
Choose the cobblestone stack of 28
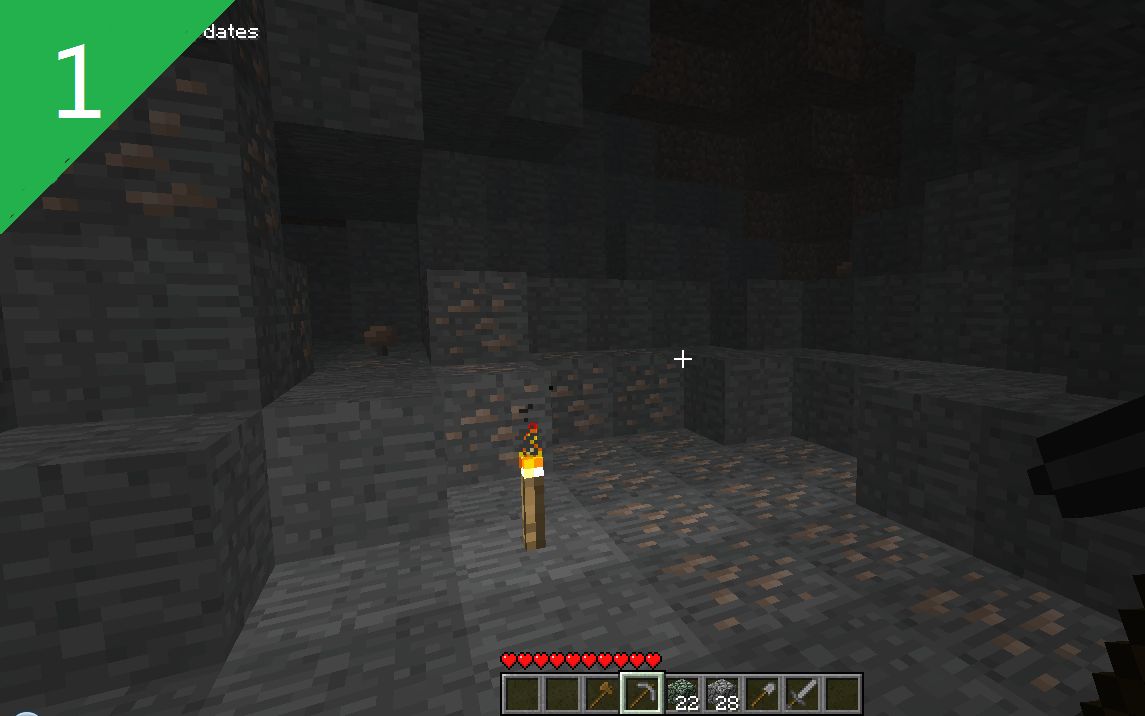point(721,693)
